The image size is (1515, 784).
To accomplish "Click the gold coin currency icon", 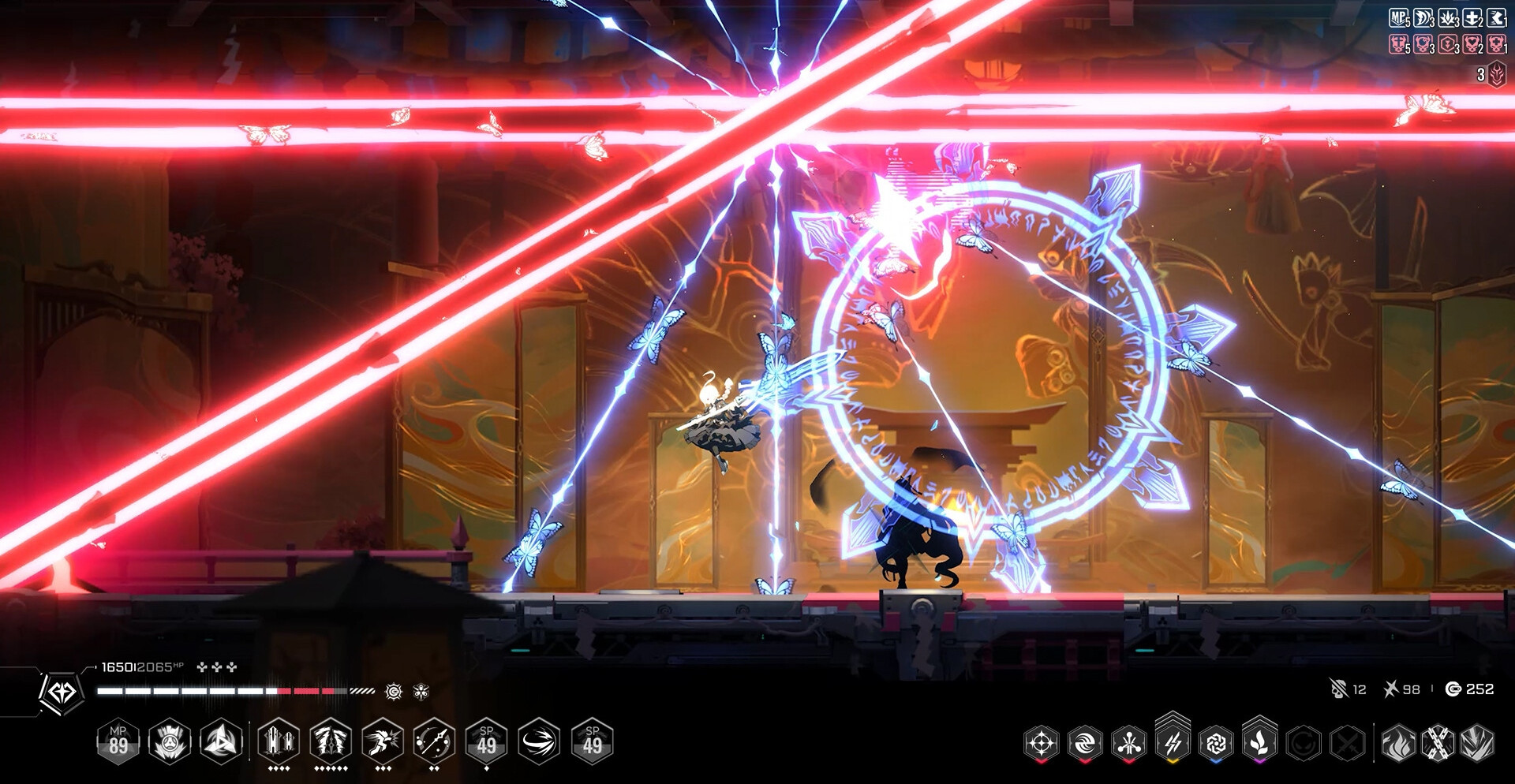I will pos(1453,689).
